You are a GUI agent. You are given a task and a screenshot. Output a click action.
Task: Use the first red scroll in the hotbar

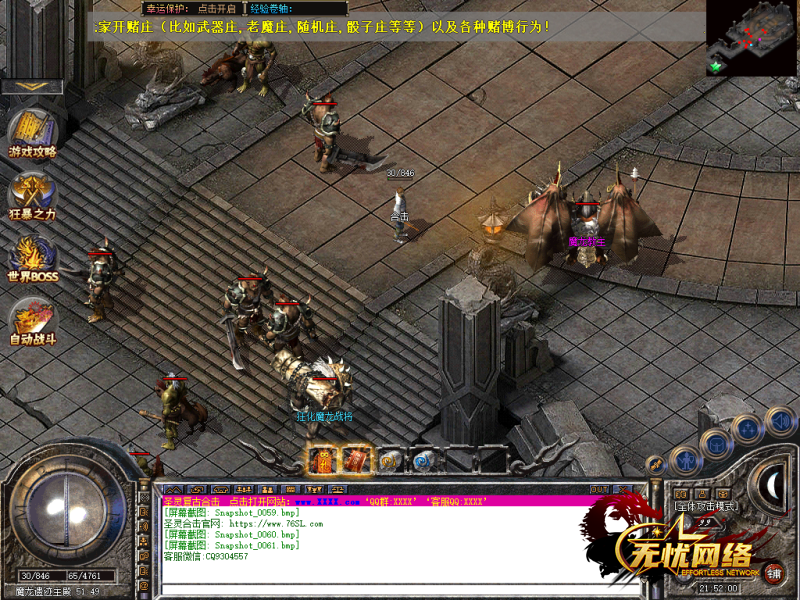[x=322, y=460]
